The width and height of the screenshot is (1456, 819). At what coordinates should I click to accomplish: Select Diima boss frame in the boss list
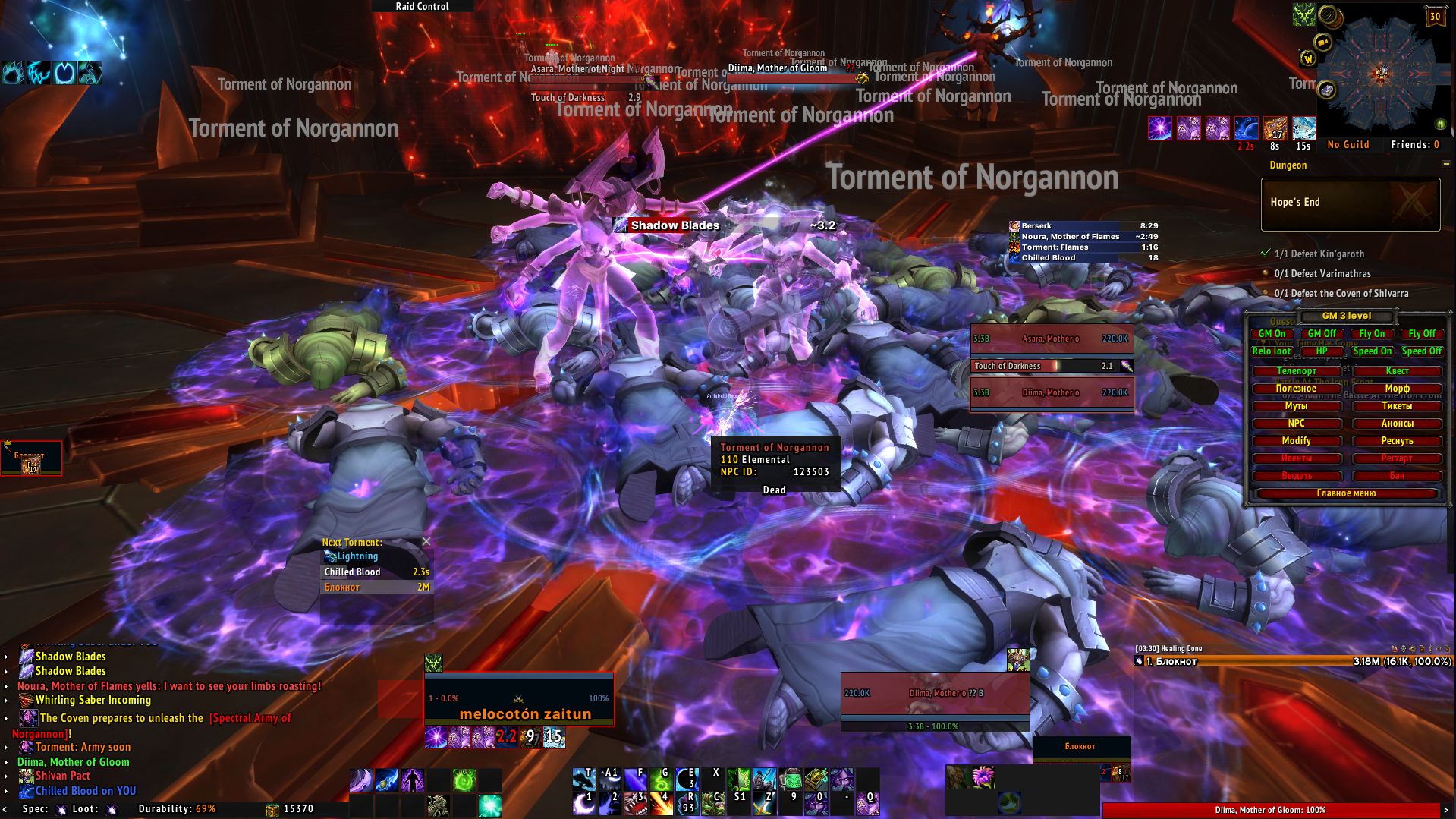coord(1052,393)
